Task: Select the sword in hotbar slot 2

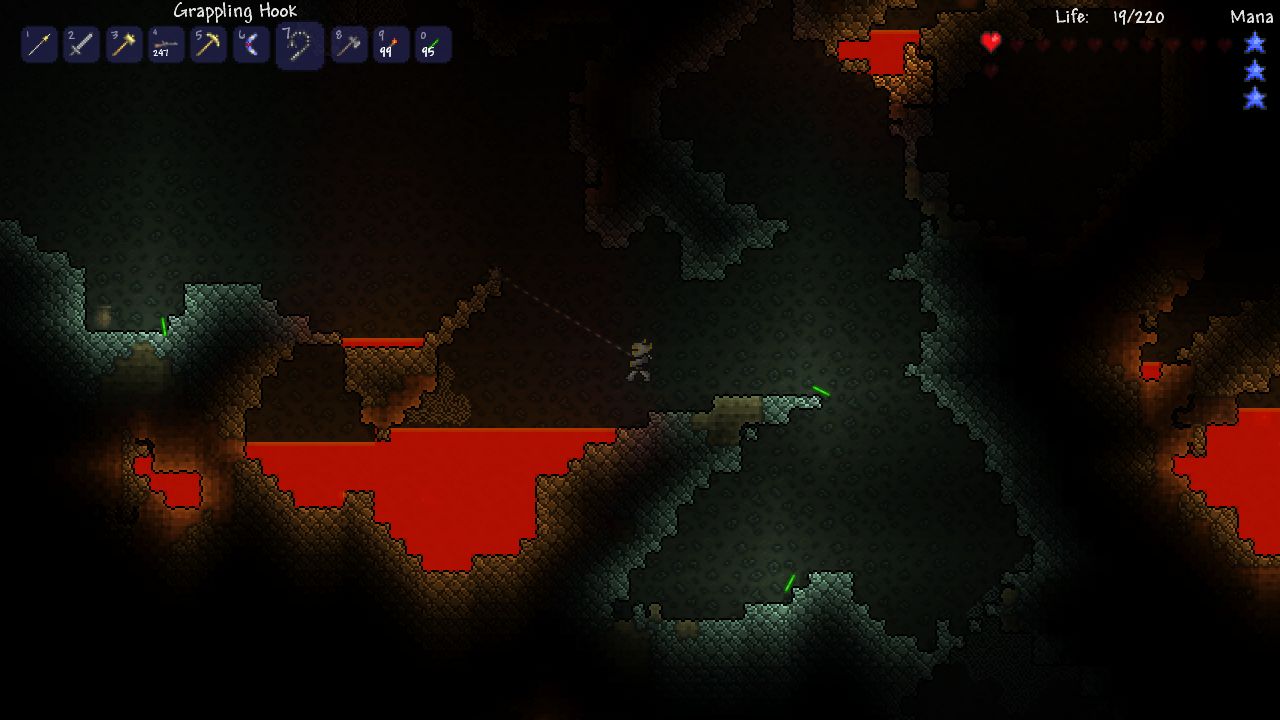Action: (81, 44)
